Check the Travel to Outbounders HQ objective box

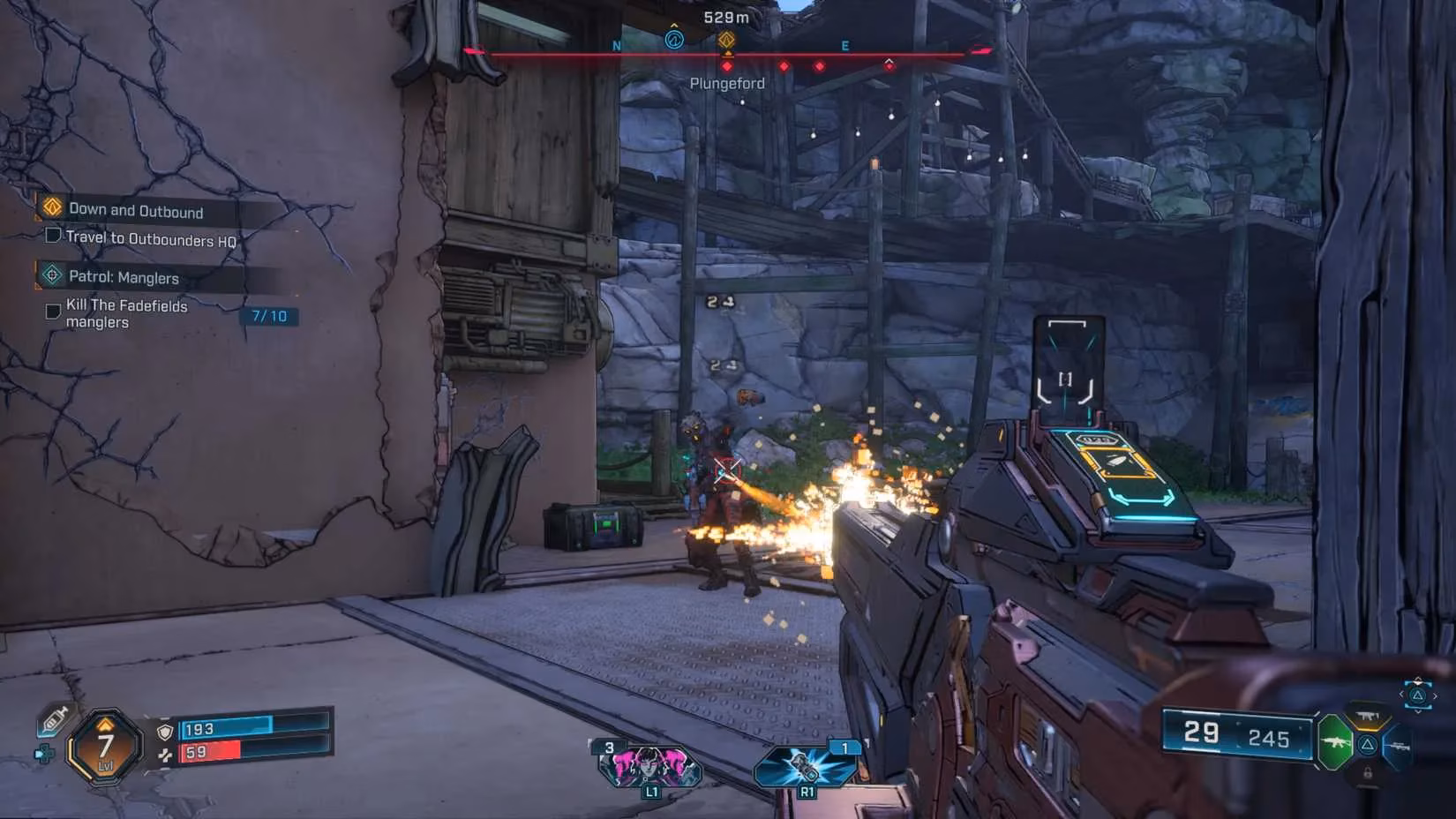(x=52, y=236)
